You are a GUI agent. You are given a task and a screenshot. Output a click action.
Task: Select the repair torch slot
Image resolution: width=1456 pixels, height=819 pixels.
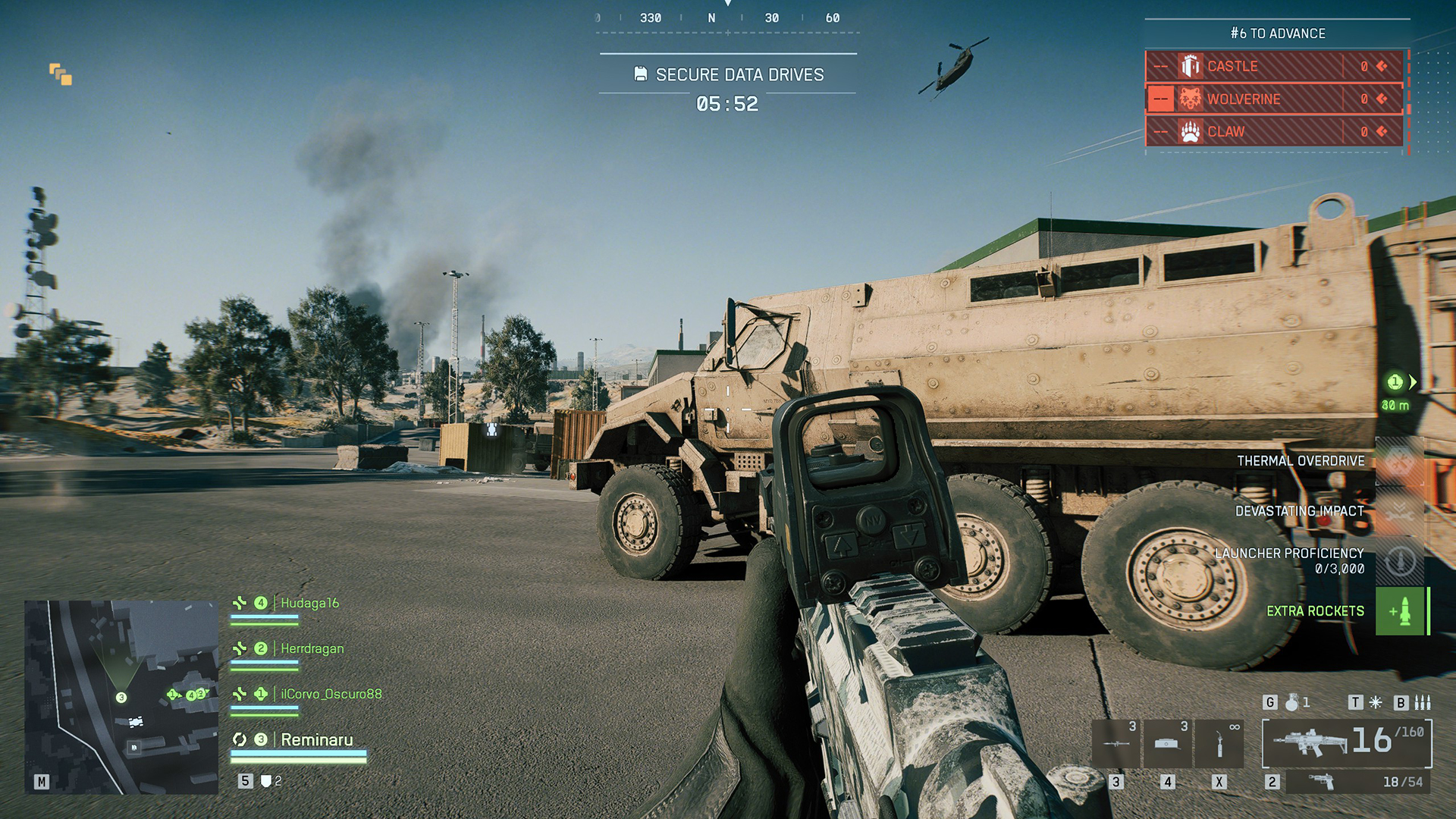(x=1219, y=744)
